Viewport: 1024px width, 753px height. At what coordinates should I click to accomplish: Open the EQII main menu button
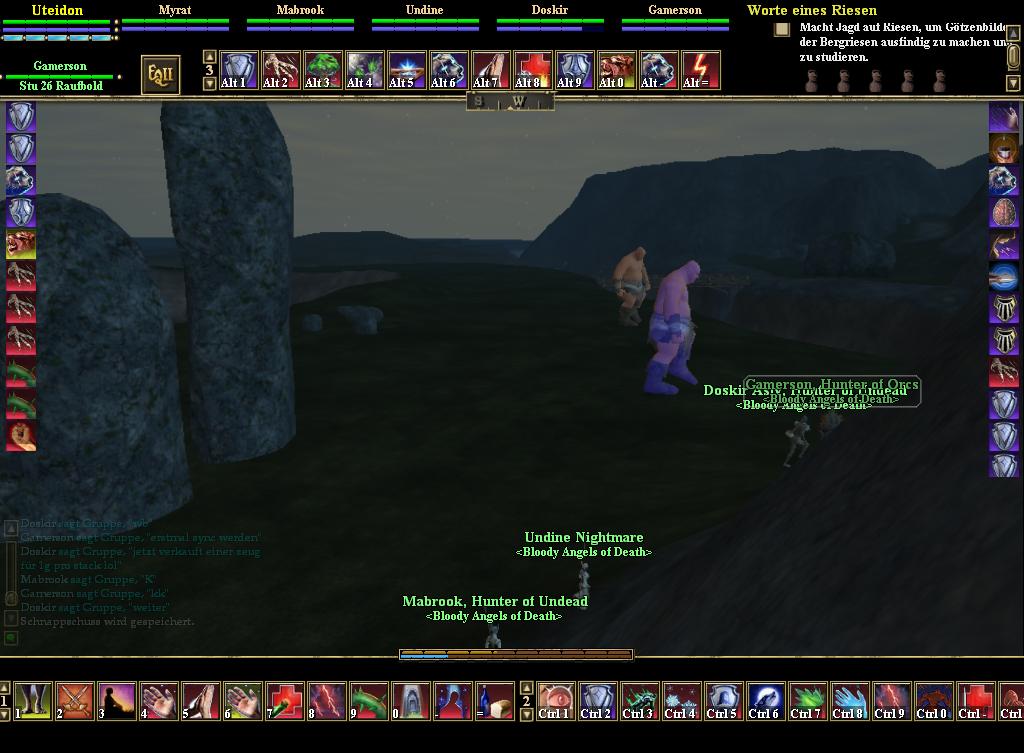coord(160,75)
